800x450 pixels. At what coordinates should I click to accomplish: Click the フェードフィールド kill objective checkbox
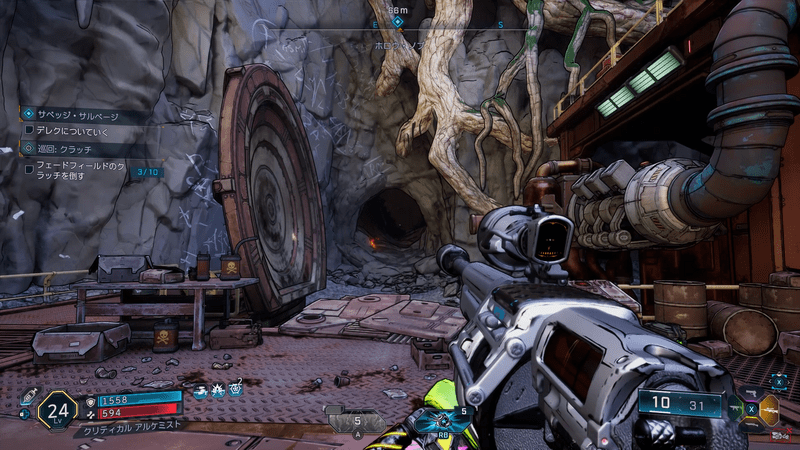click(x=28, y=169)
